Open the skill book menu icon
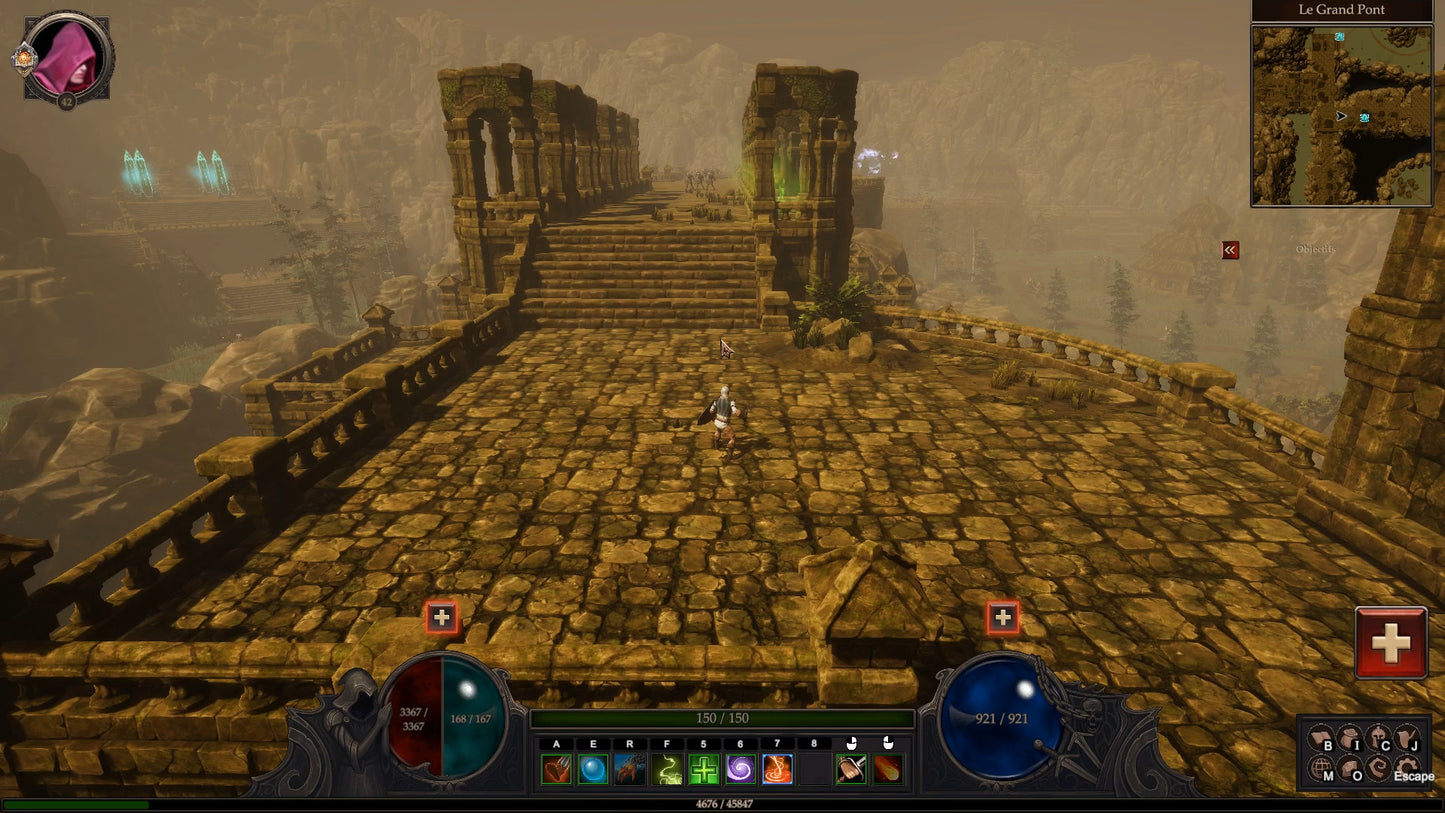 click(1320, 739)
